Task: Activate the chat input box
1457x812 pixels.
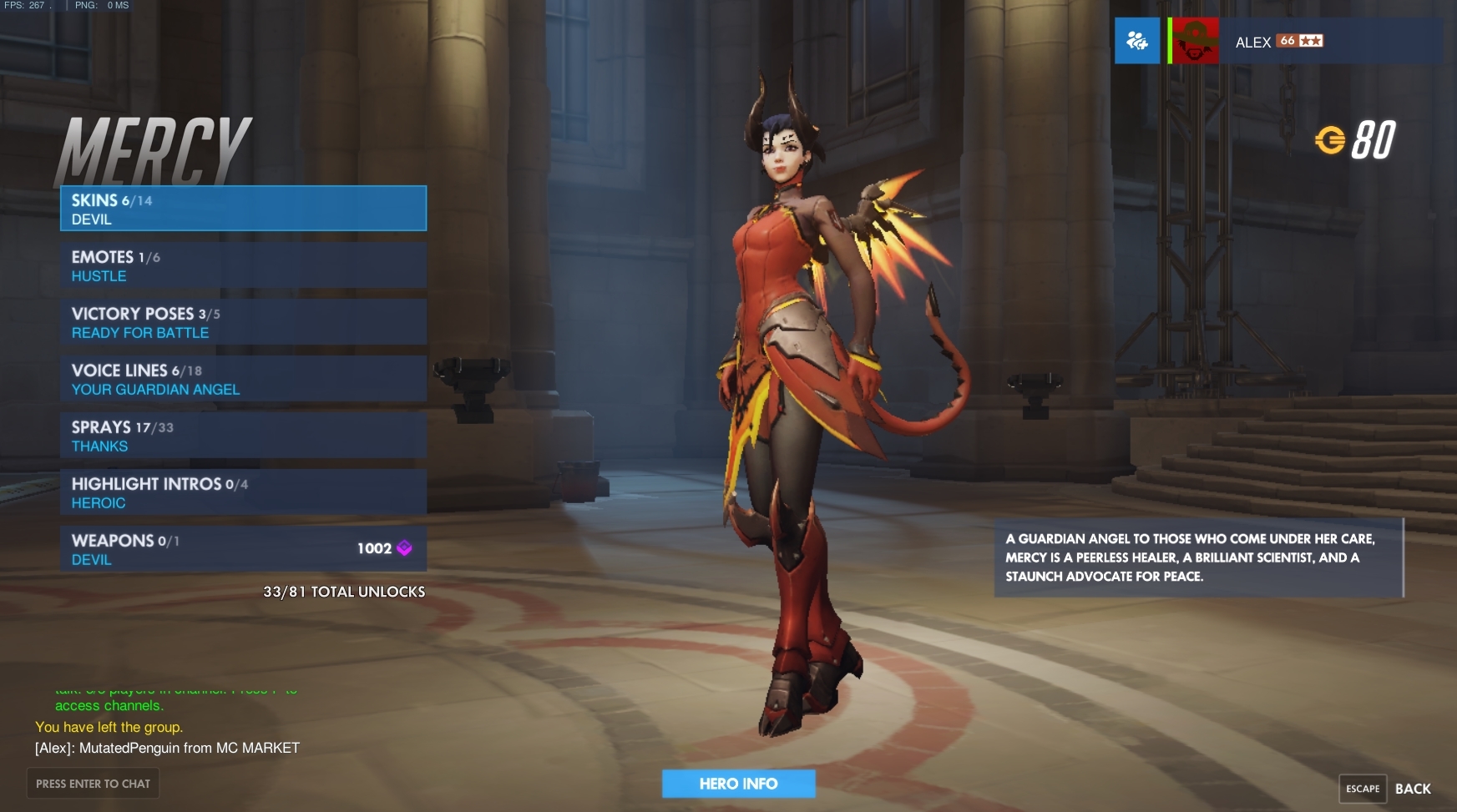Action: point(93,784)
